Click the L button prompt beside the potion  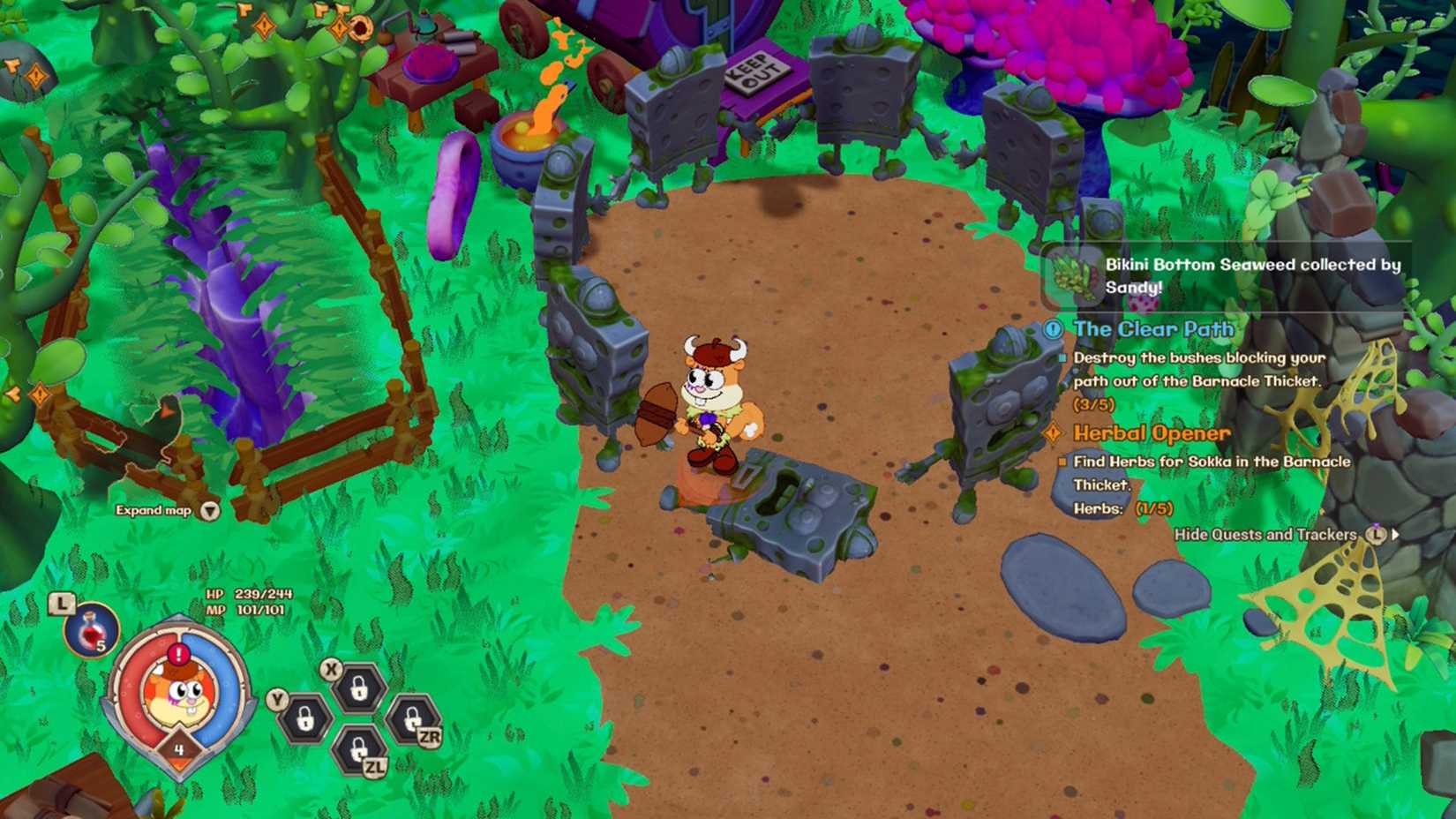pyautogui.click(x=61, y=603)
